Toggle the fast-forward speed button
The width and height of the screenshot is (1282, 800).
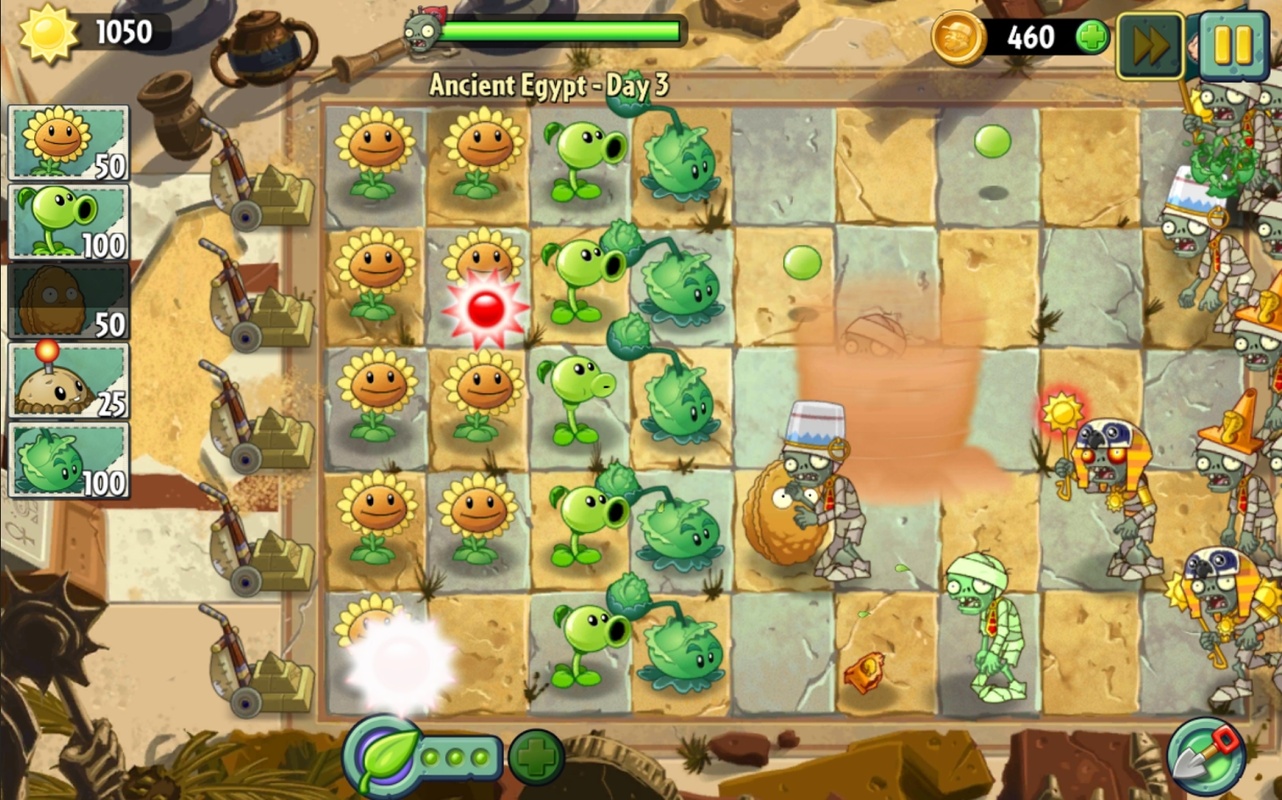pos(1150,44)
